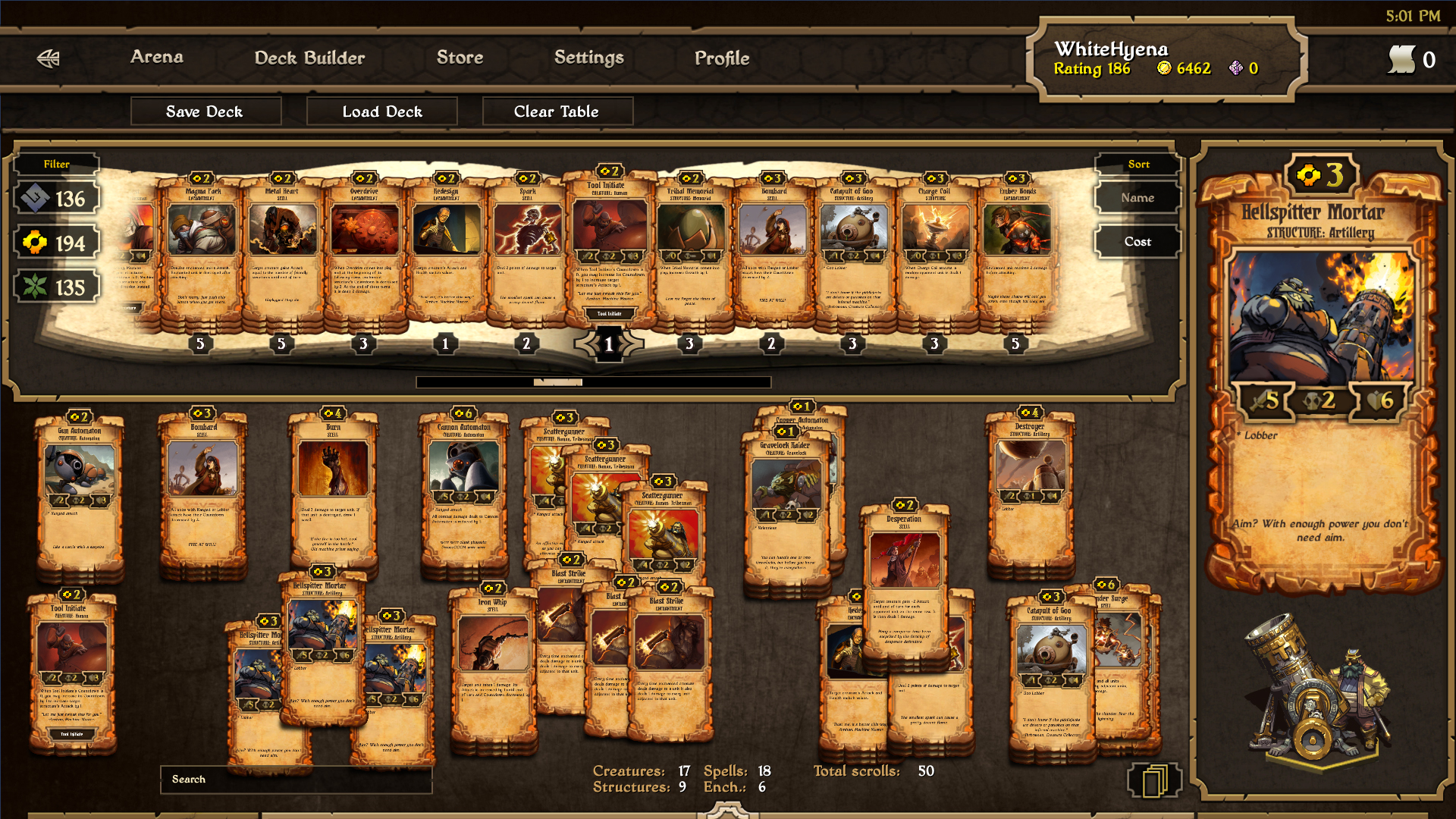
Task: Switch to the Store section
Action: point(460,57)
